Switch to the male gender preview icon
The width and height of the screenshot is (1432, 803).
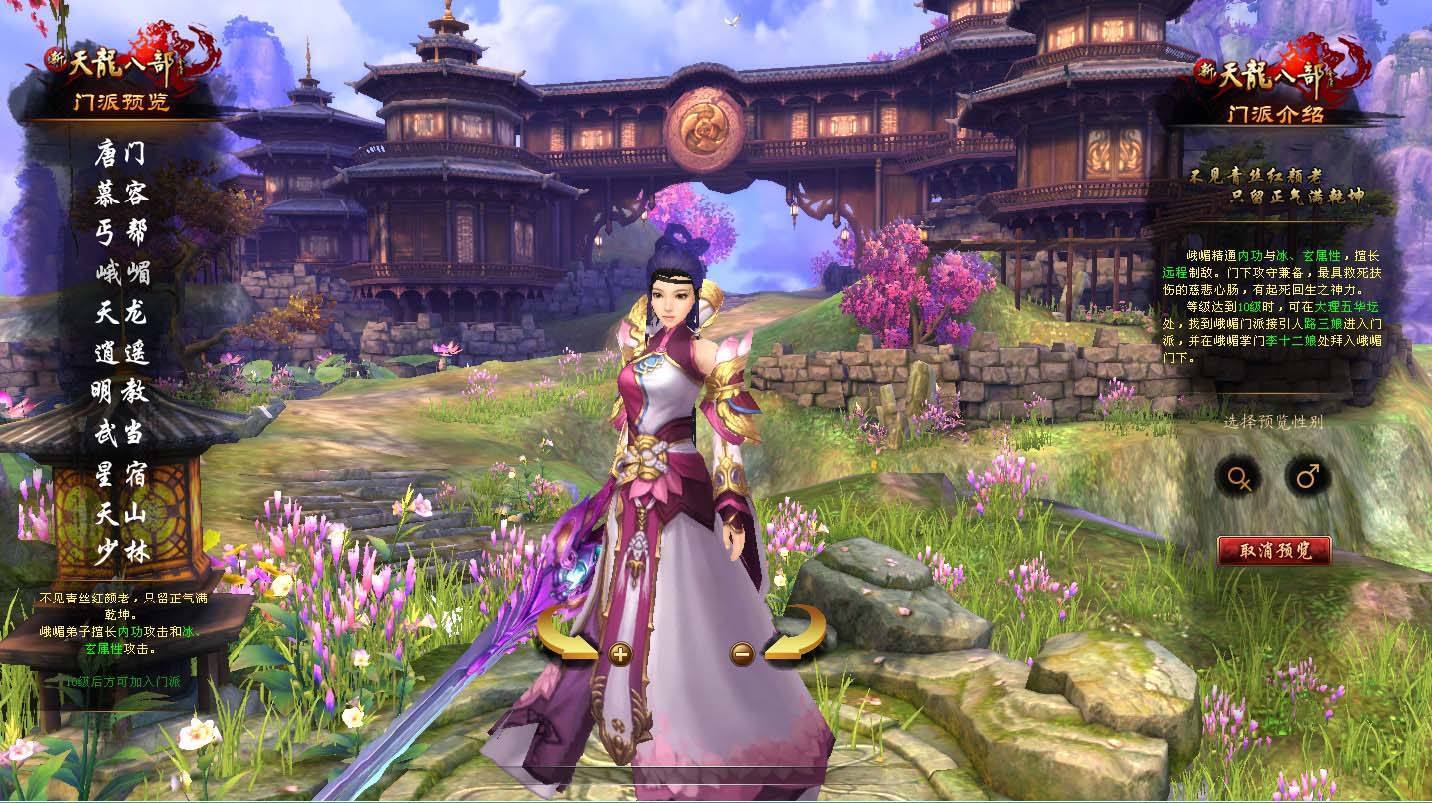1307,477
